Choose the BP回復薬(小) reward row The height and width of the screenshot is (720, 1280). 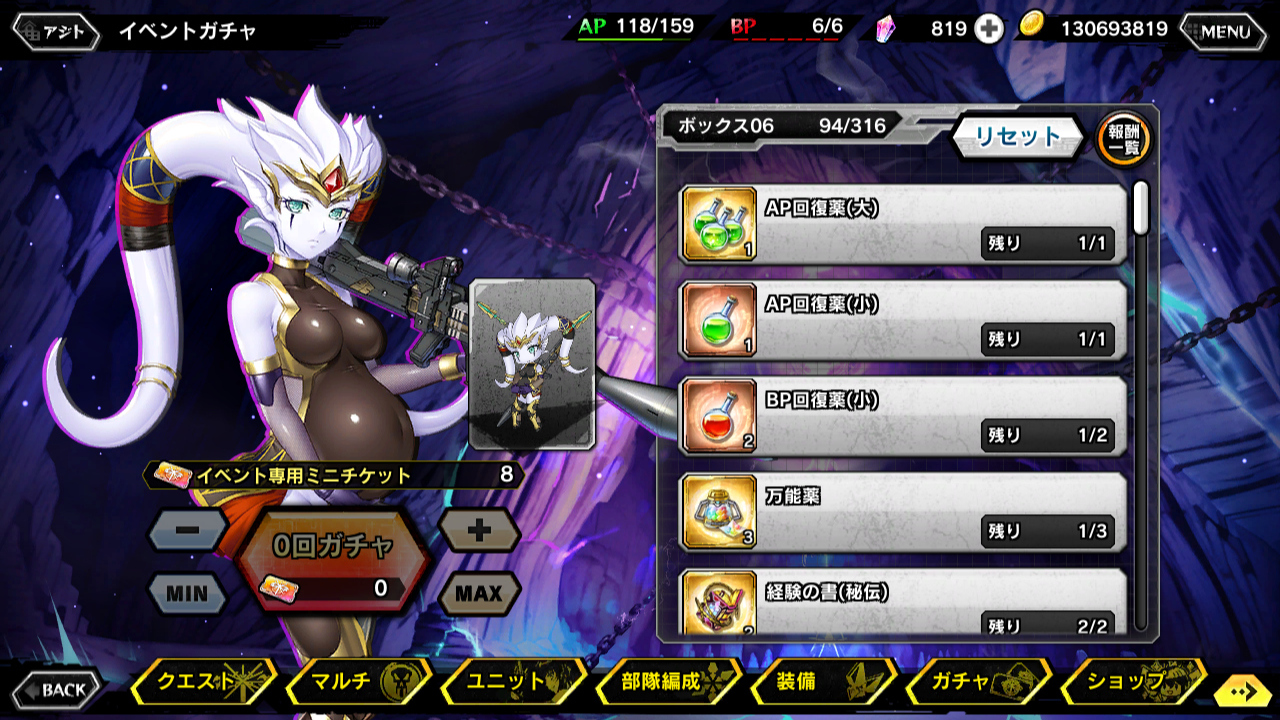click(x=902, y=416)
